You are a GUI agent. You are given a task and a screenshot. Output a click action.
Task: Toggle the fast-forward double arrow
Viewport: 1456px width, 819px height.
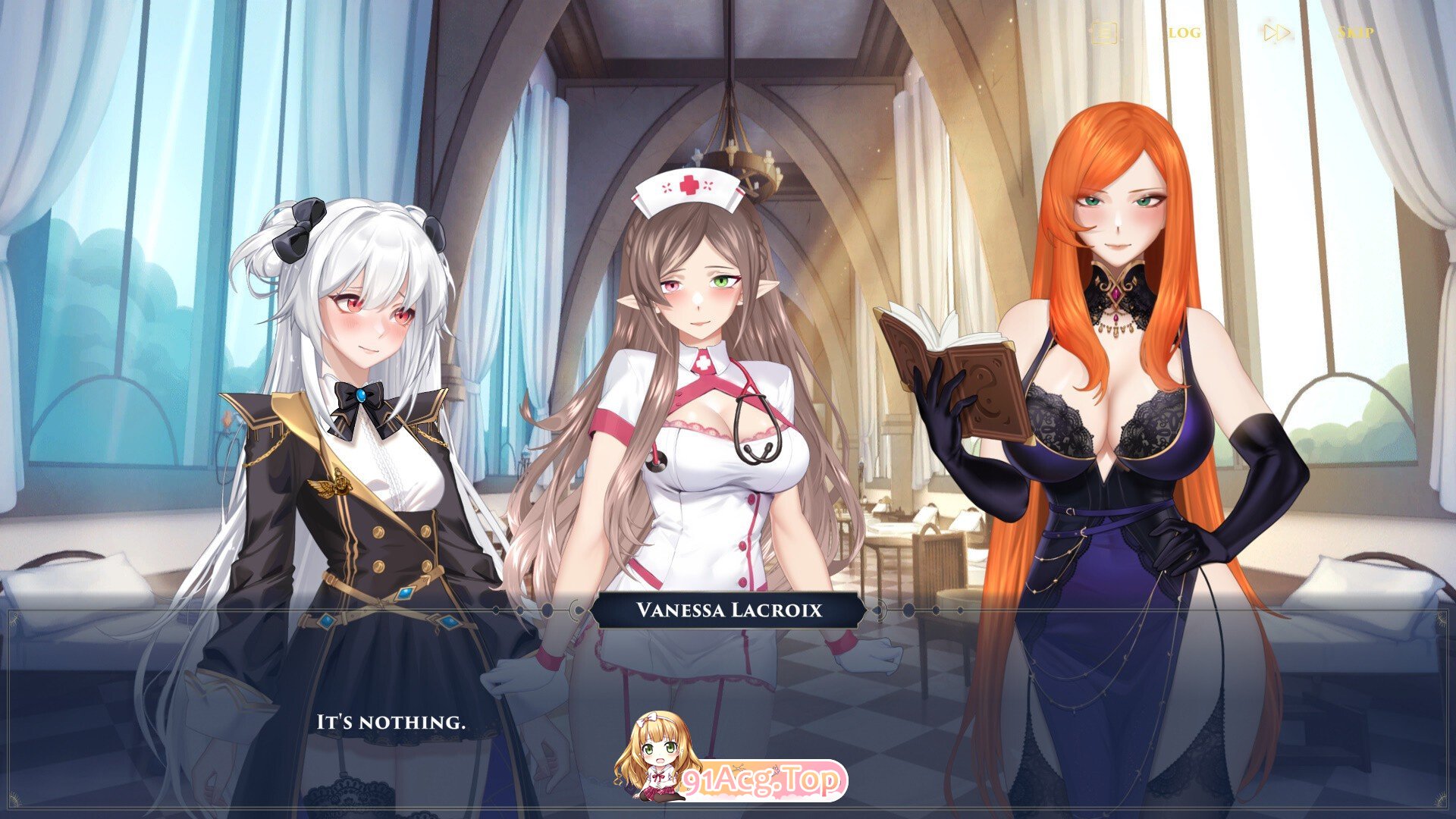pos(1276,33)
